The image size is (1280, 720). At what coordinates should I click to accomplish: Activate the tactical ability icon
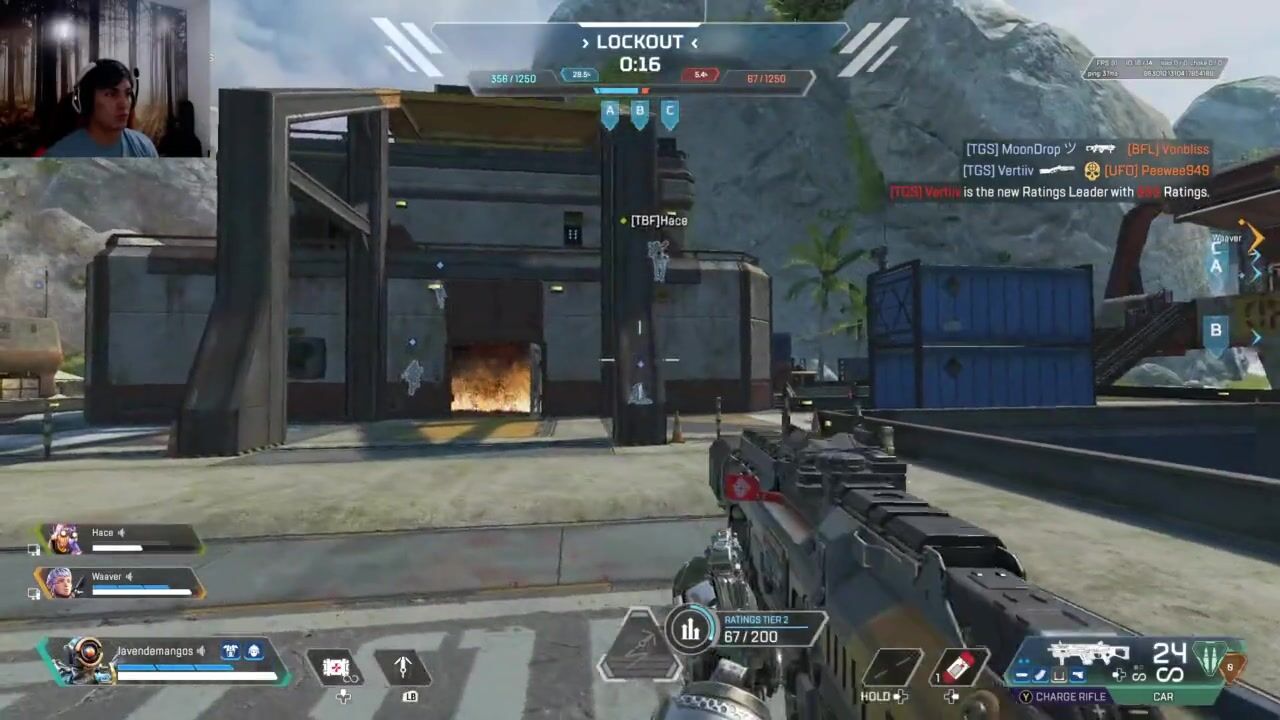click(403, 667)
